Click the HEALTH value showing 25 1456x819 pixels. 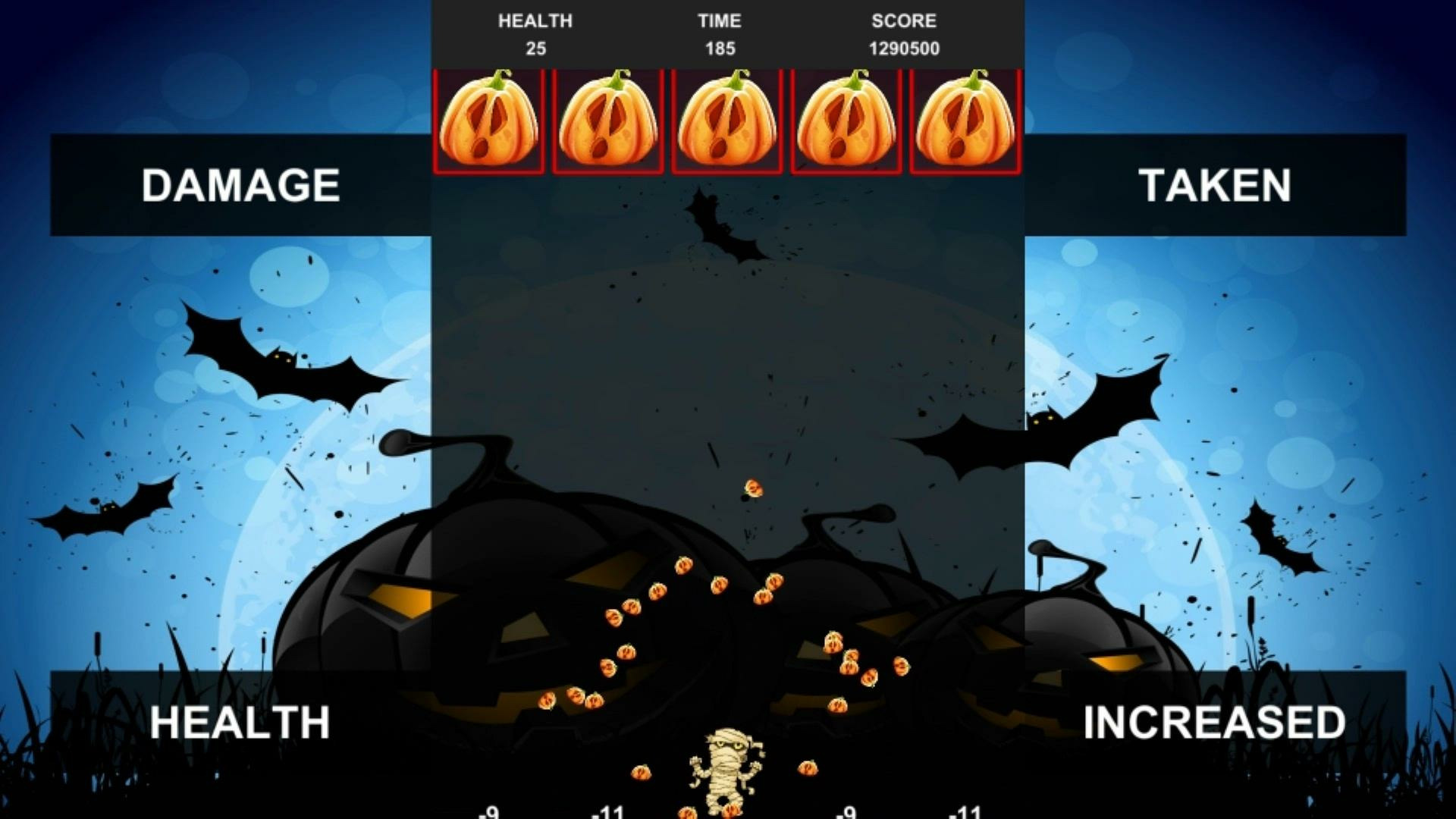(536, 49)
